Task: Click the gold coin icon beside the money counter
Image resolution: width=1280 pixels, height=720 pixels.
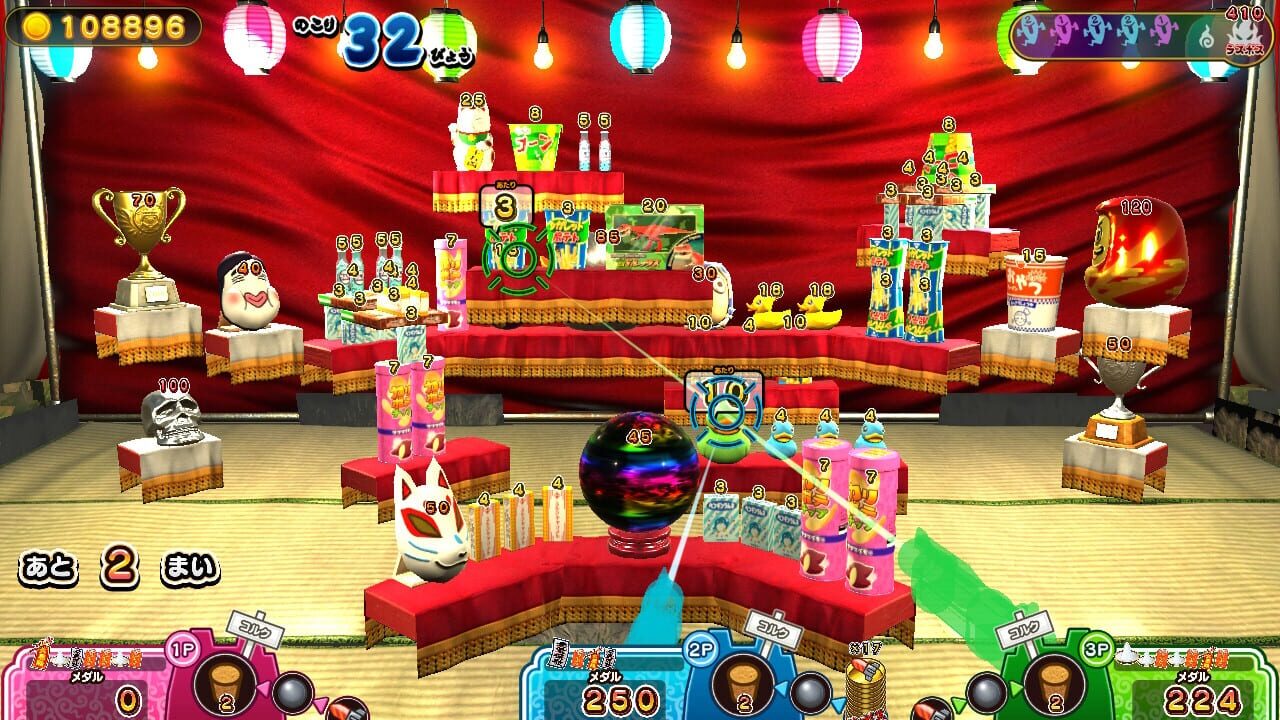Action: point(35,25)
